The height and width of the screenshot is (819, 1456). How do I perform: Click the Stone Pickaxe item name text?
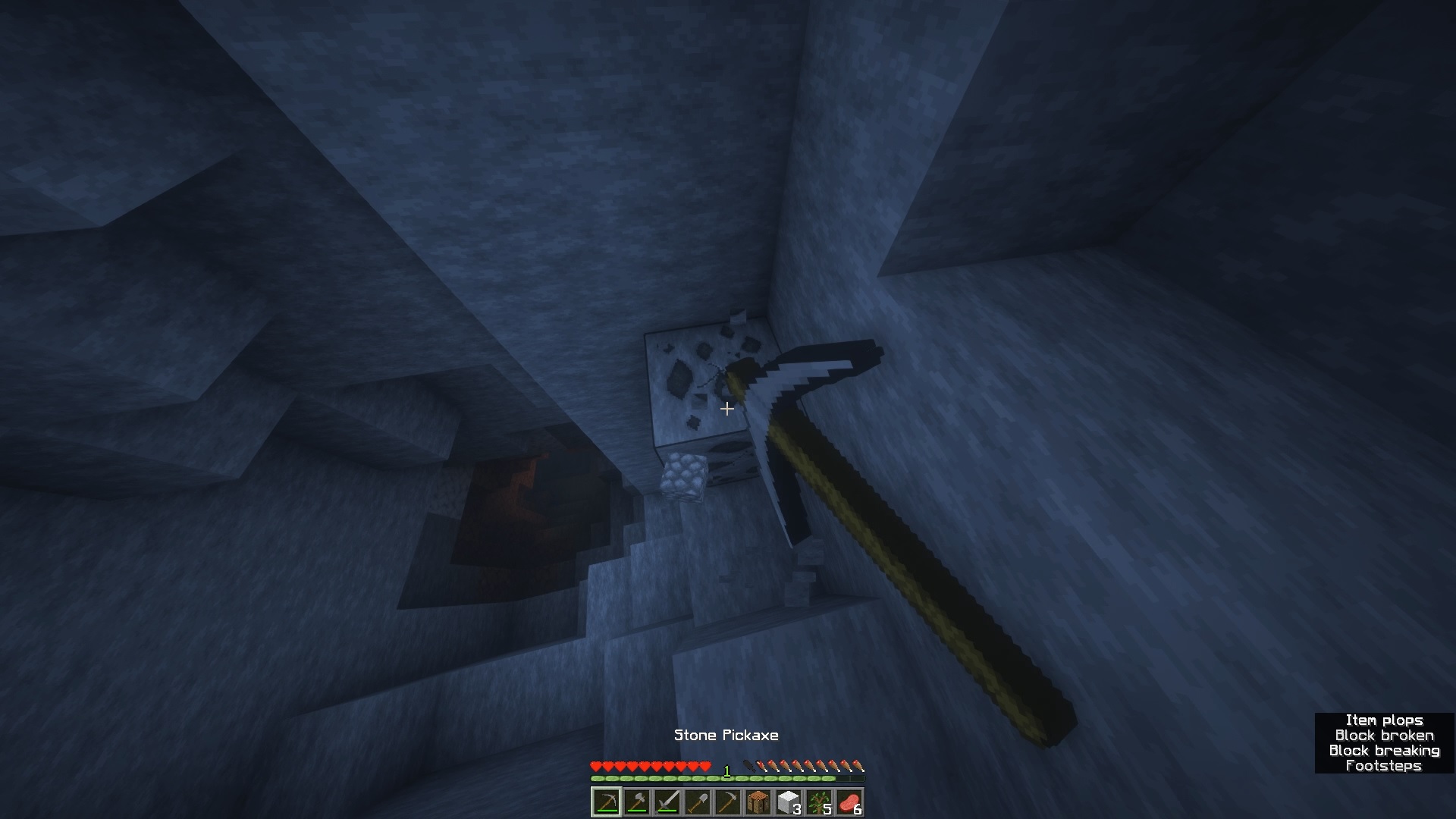726,734
